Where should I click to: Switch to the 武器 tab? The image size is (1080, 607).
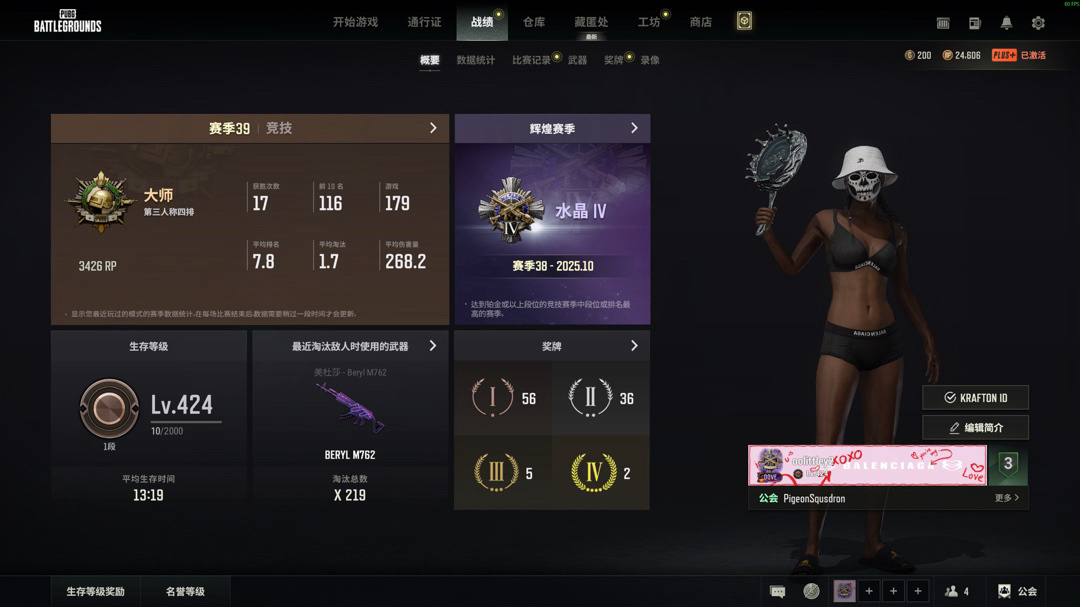(577, 60)
